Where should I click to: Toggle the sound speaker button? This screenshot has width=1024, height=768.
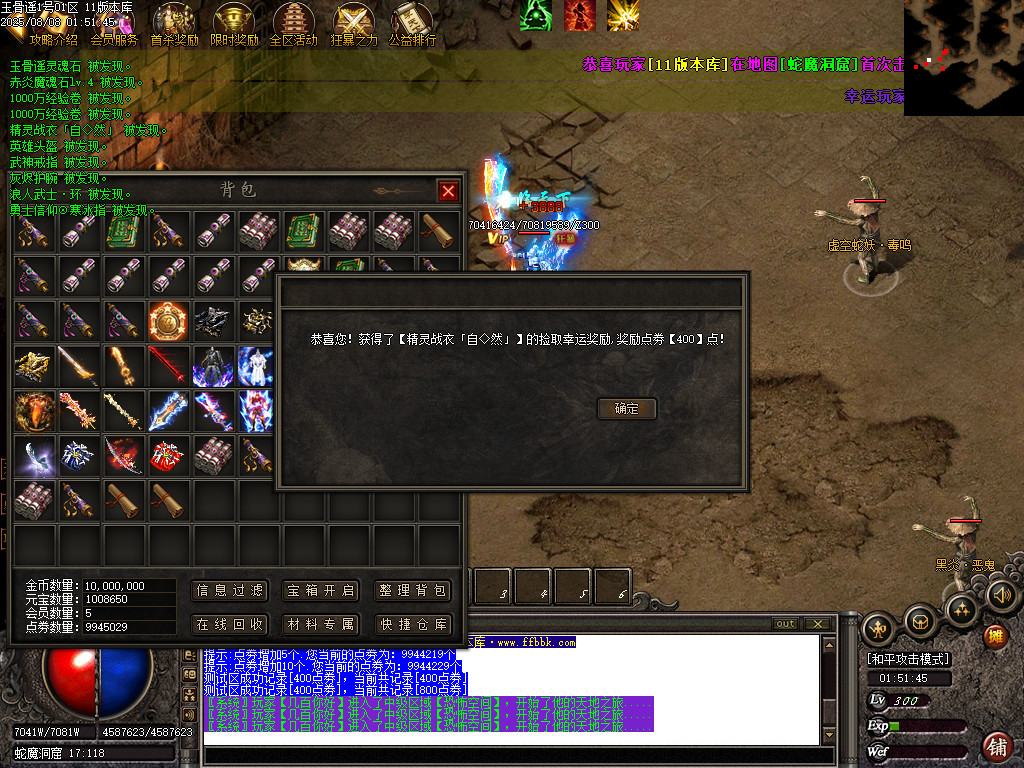(1002, 596)
